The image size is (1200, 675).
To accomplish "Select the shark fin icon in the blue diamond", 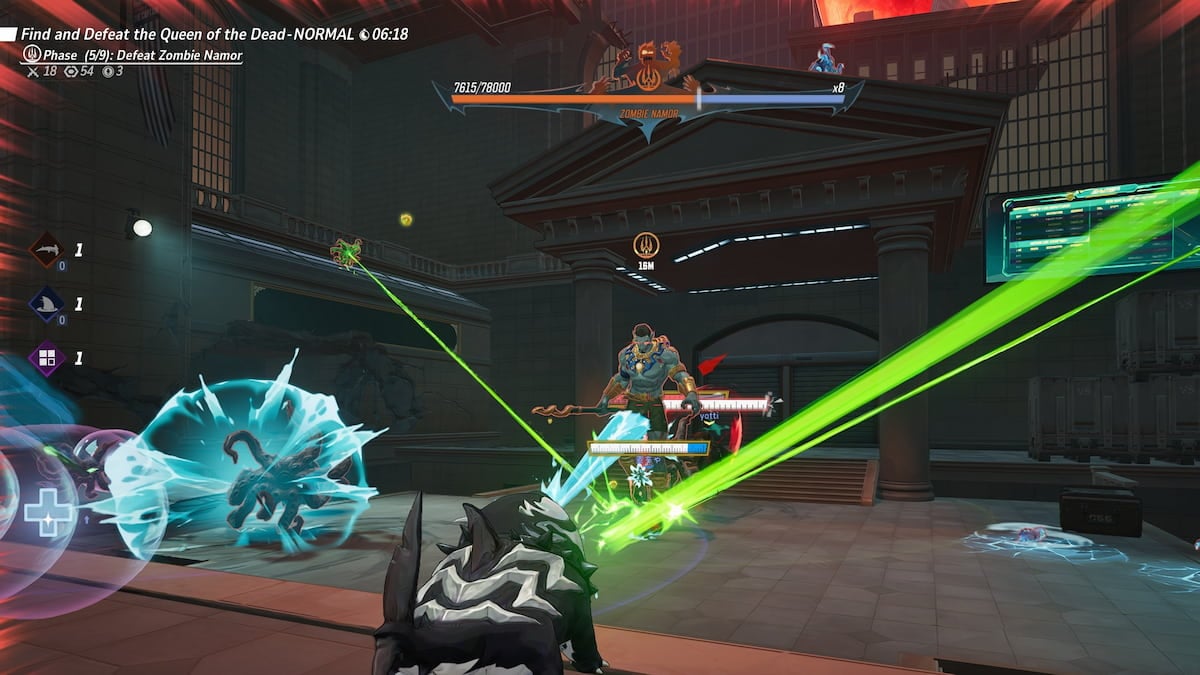I will tap(45, 304).
